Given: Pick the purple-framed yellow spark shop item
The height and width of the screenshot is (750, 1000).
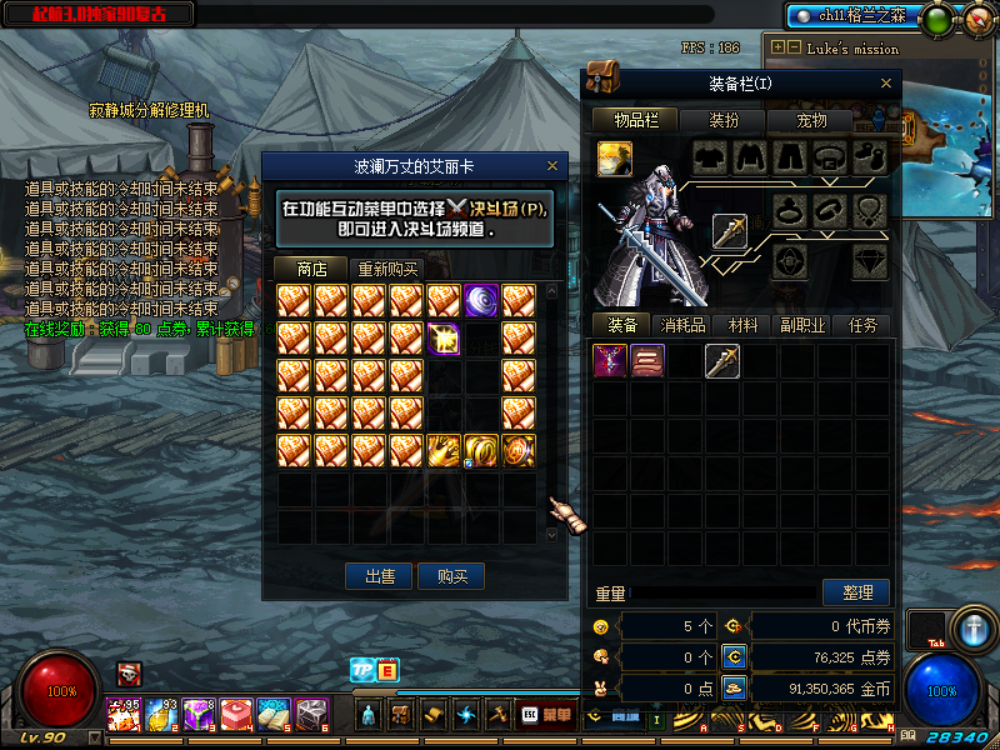Looking at the screenshot, I should (443, 338).
